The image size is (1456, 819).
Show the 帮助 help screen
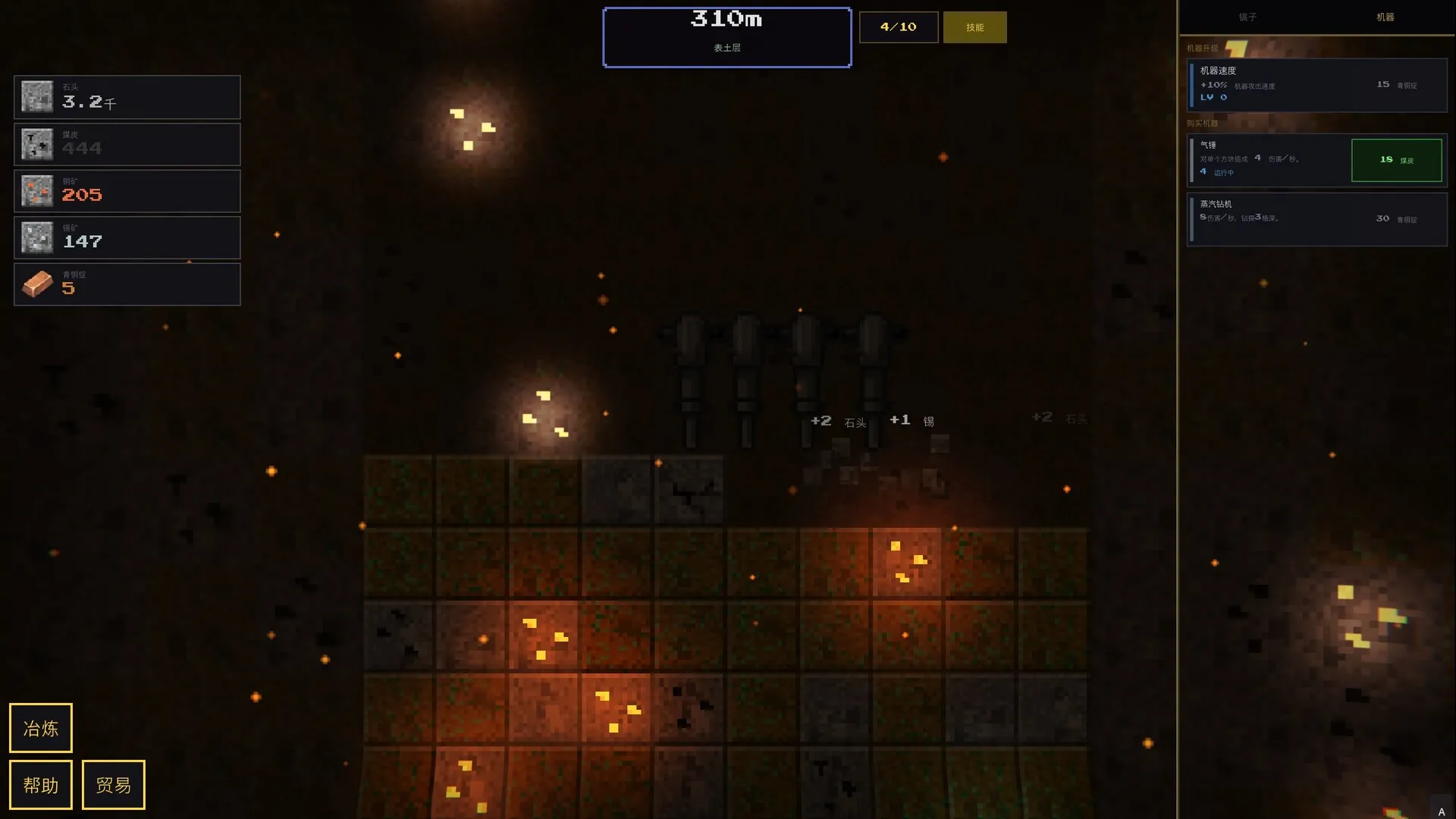(x=41, y=785)
